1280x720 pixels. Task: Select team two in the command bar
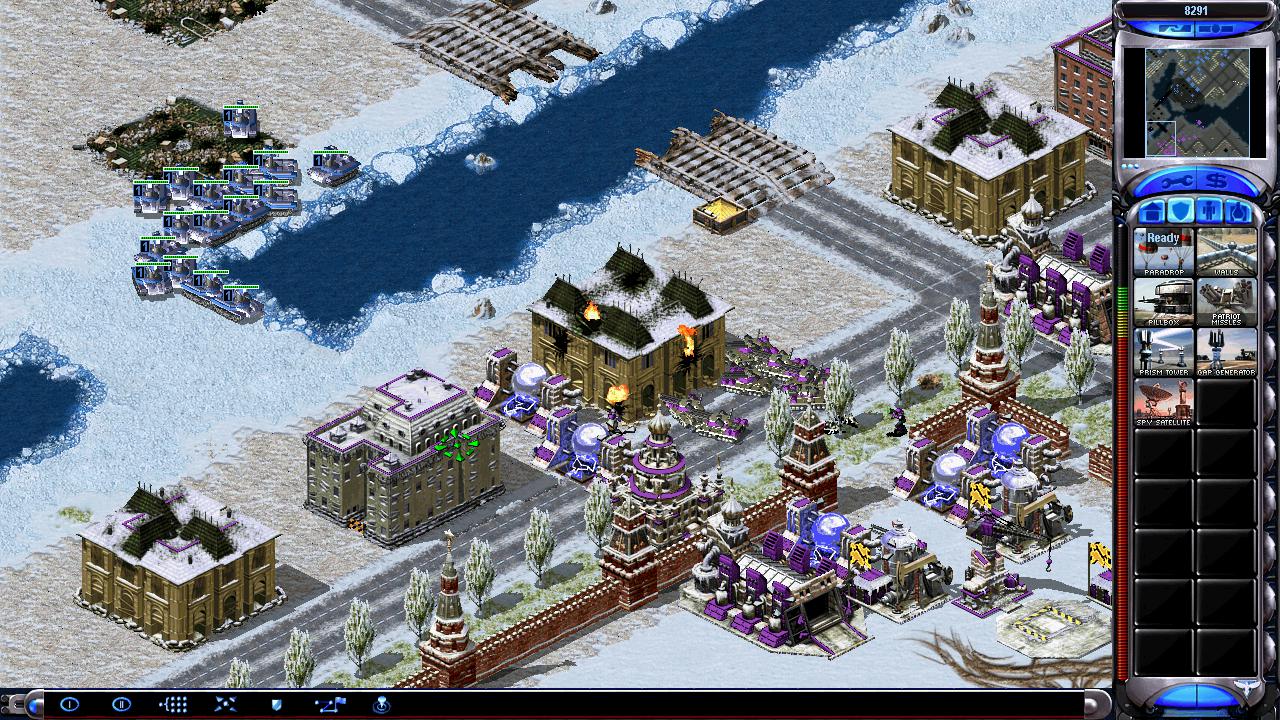coord(121,704)
